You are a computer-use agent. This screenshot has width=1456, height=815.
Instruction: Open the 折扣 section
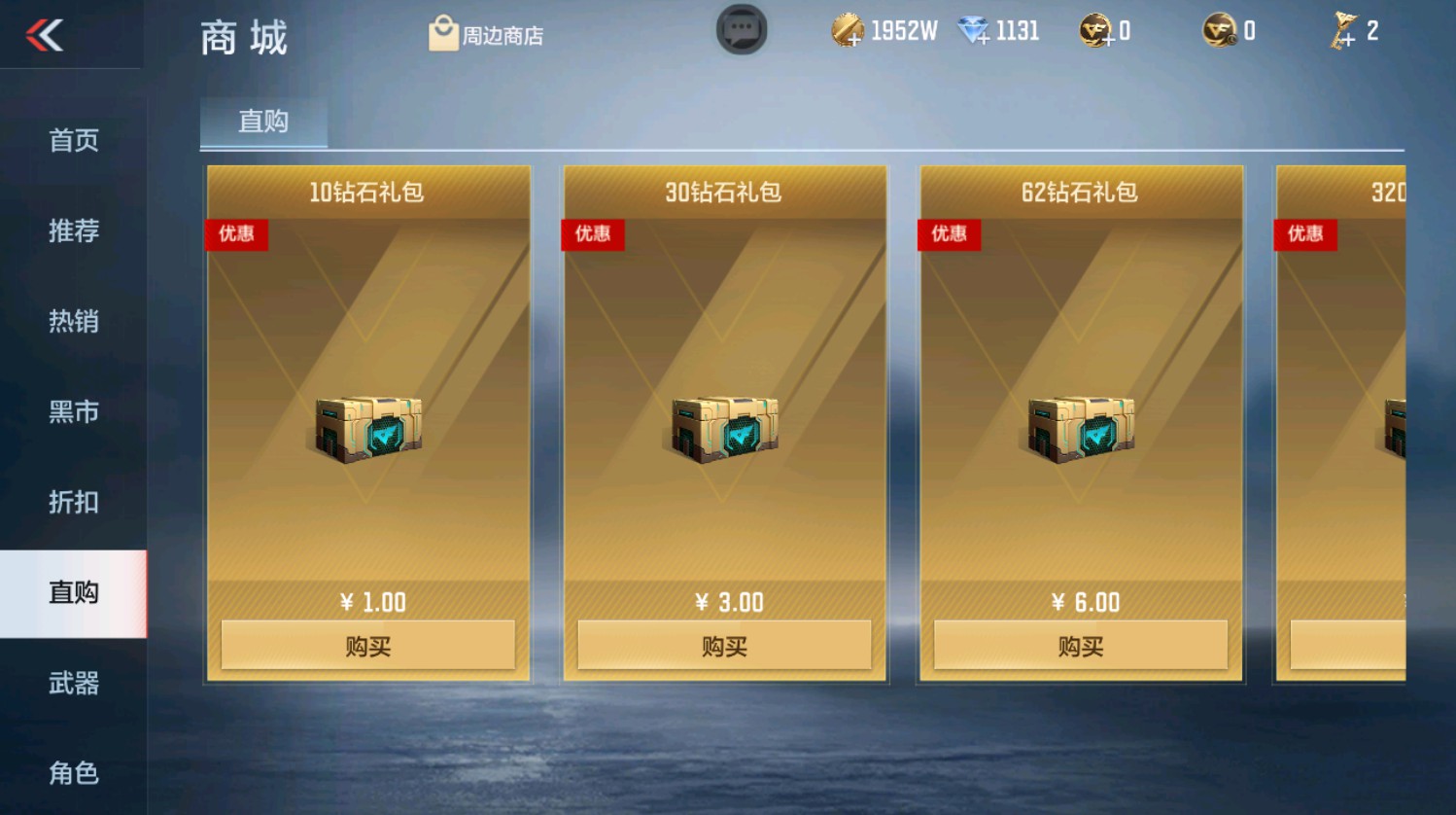[73, 503]
